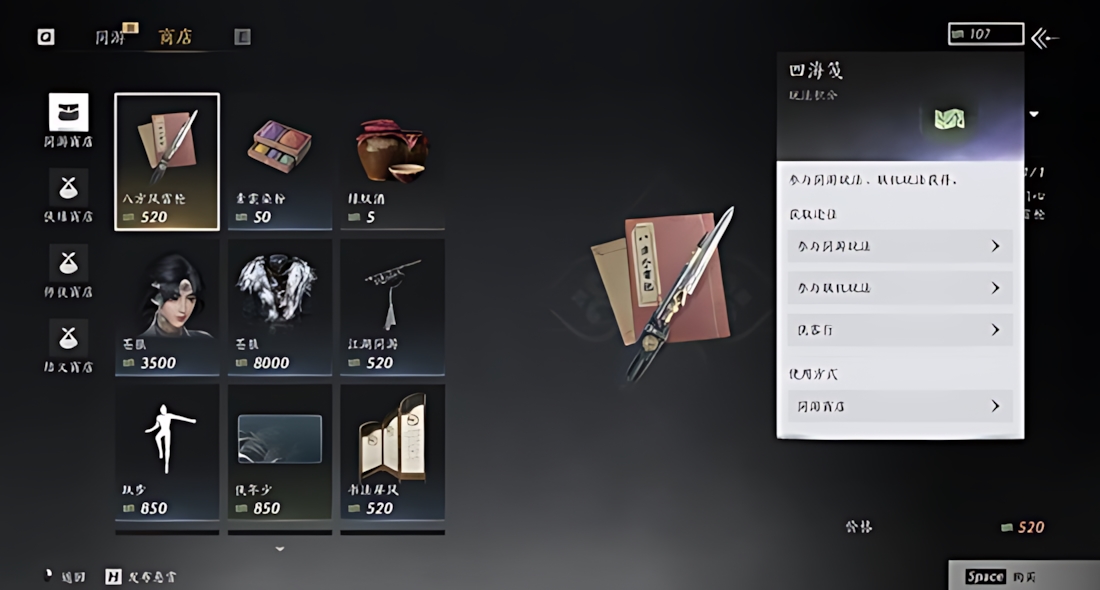Open the highlighted white shop category icon
This screenshot has width=1100, height=590.
click(68, 113)
